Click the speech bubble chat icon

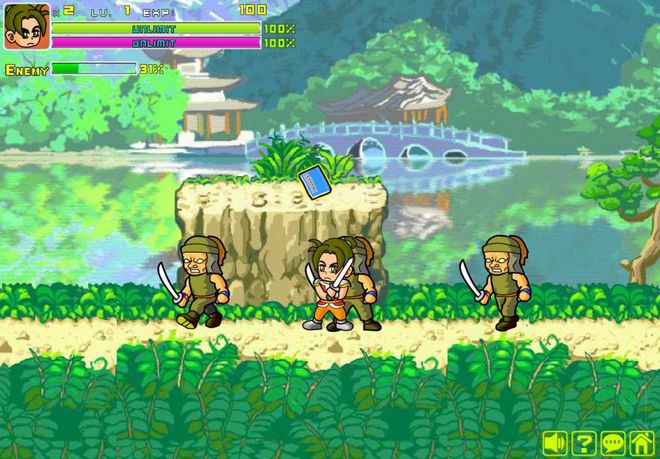click(613, 442)
